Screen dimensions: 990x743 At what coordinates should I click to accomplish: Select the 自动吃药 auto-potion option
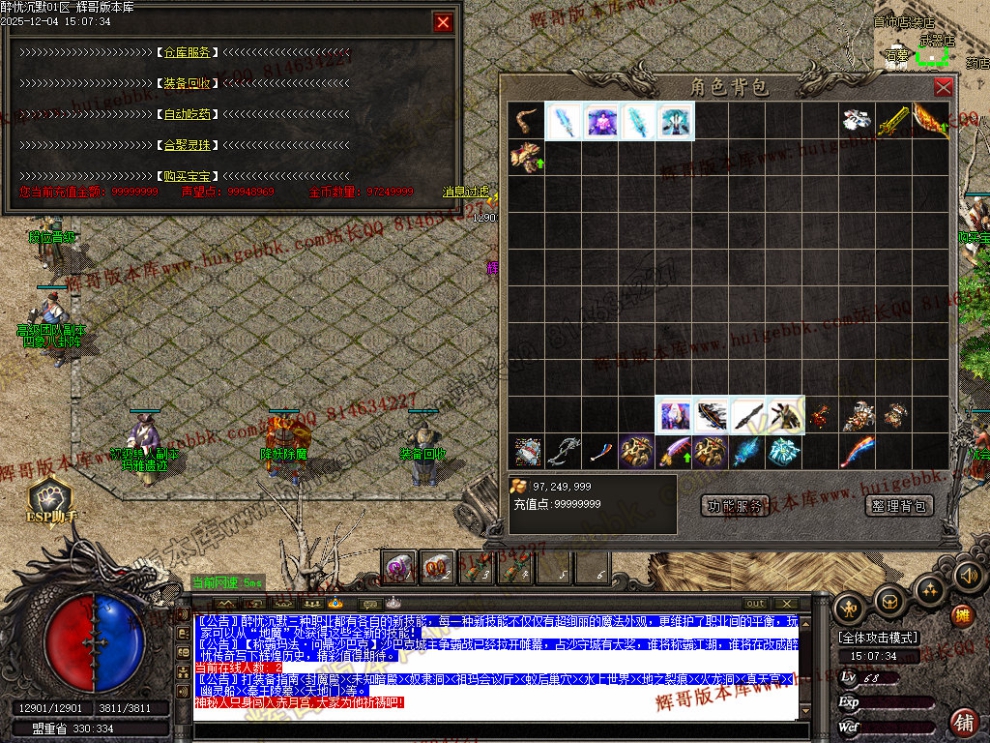[x=188, y=114]
